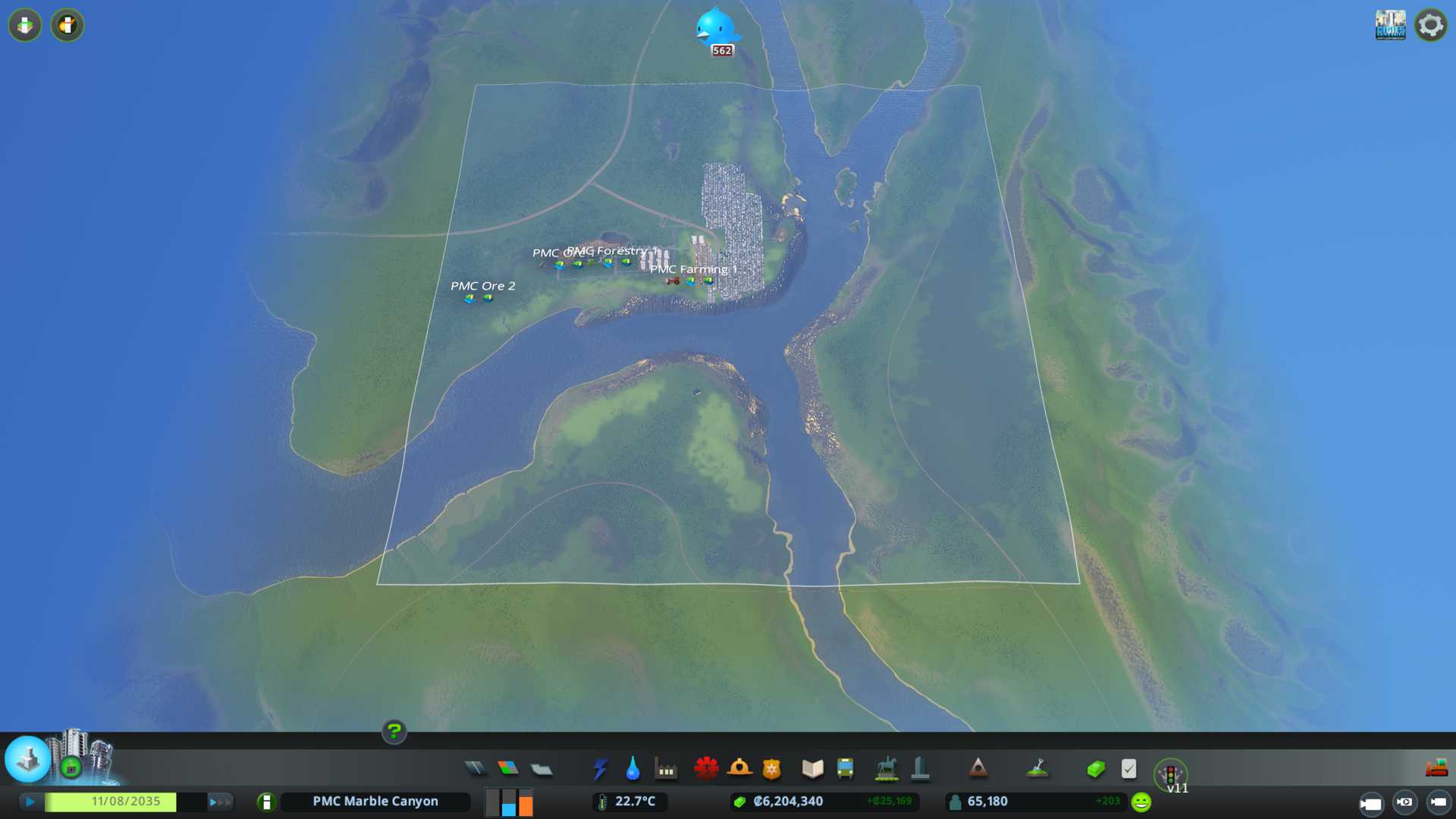This screenshot has width=1456, height=819.
Task: Open the Healthcare menu
Action: click(x=706, y=769)
